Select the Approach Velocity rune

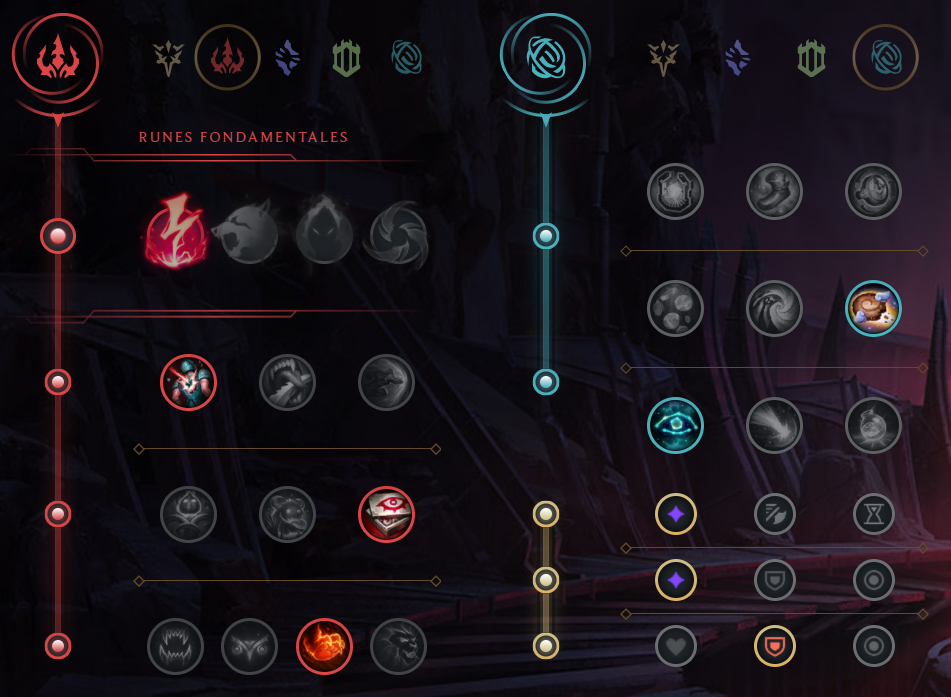(x=774, y=425)
